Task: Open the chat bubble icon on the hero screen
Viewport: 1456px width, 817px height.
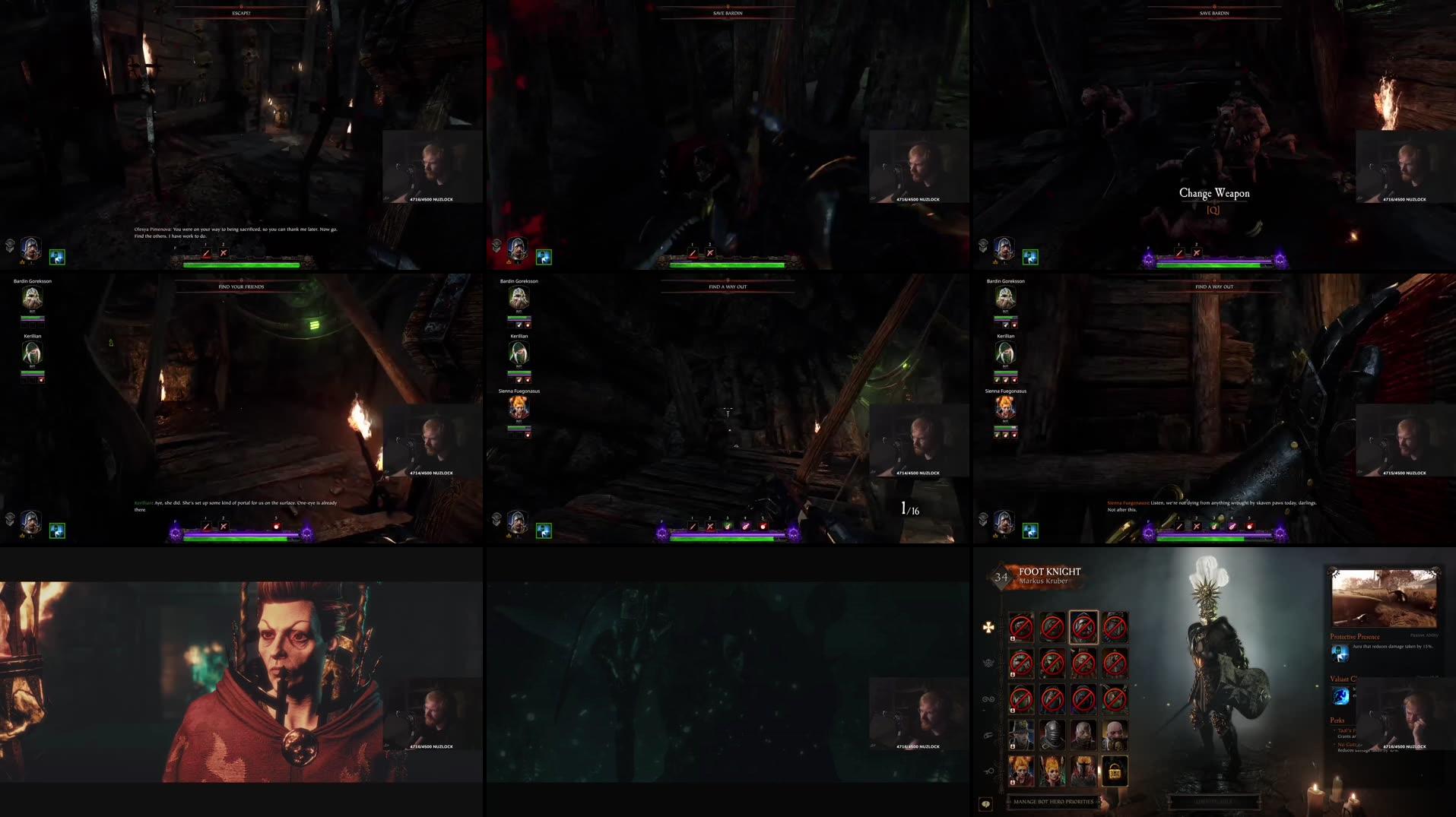Action: pos(986,804)
